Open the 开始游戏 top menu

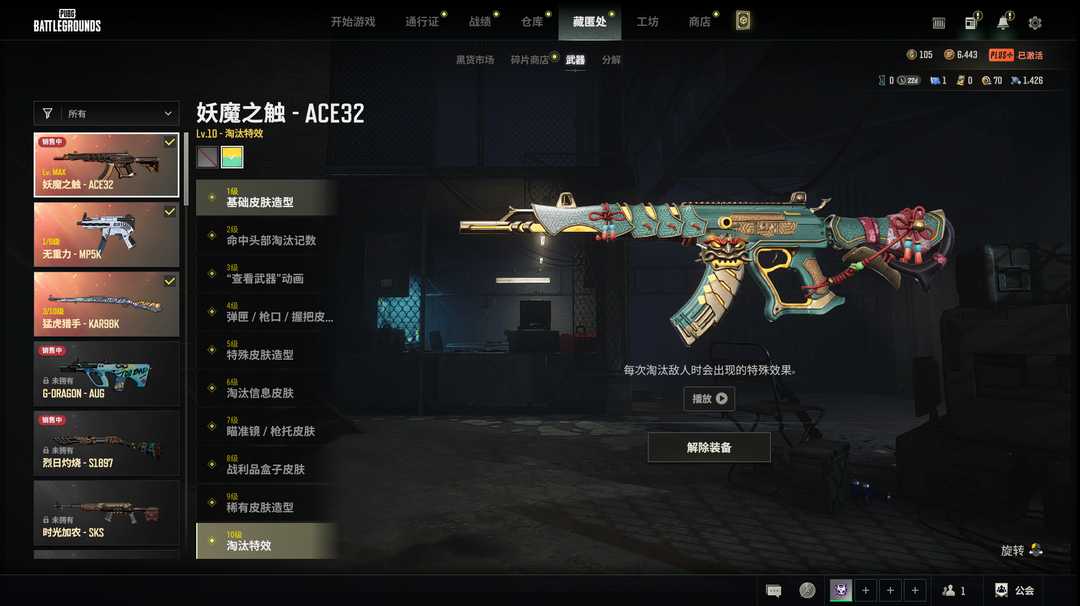pos(353,21)
